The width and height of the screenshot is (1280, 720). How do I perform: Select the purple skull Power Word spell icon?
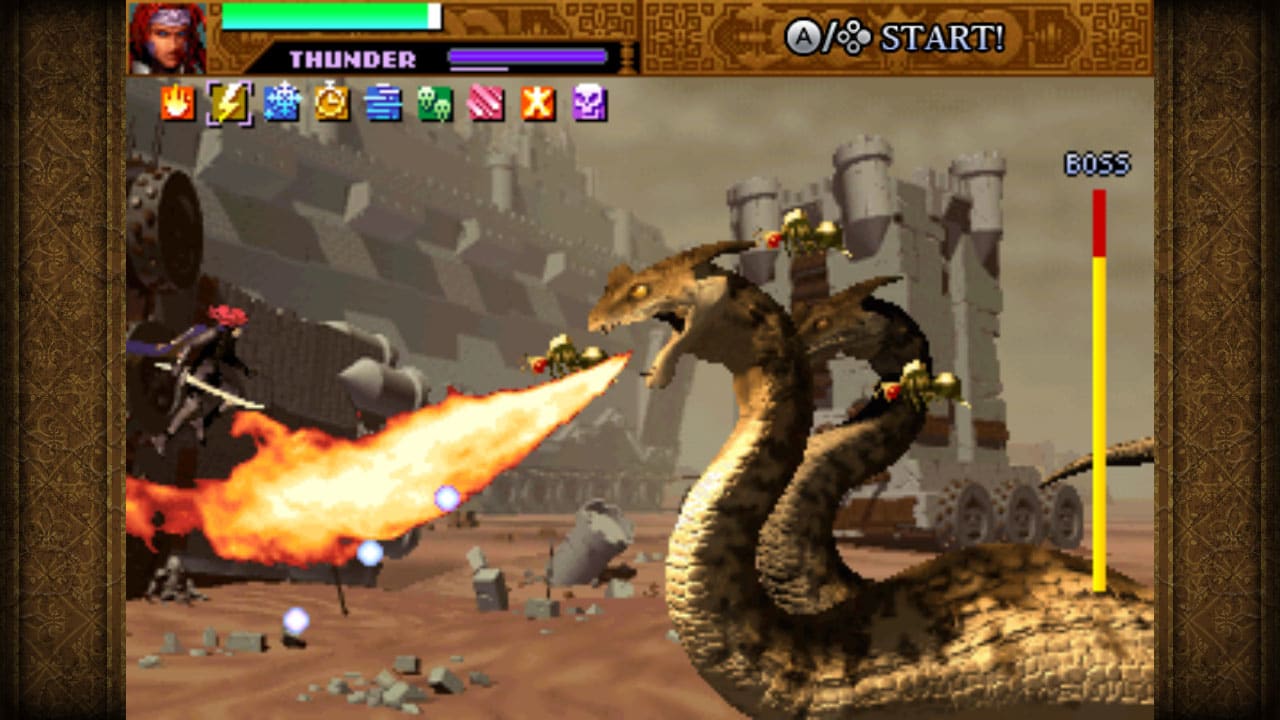click(x=588, y=104)
